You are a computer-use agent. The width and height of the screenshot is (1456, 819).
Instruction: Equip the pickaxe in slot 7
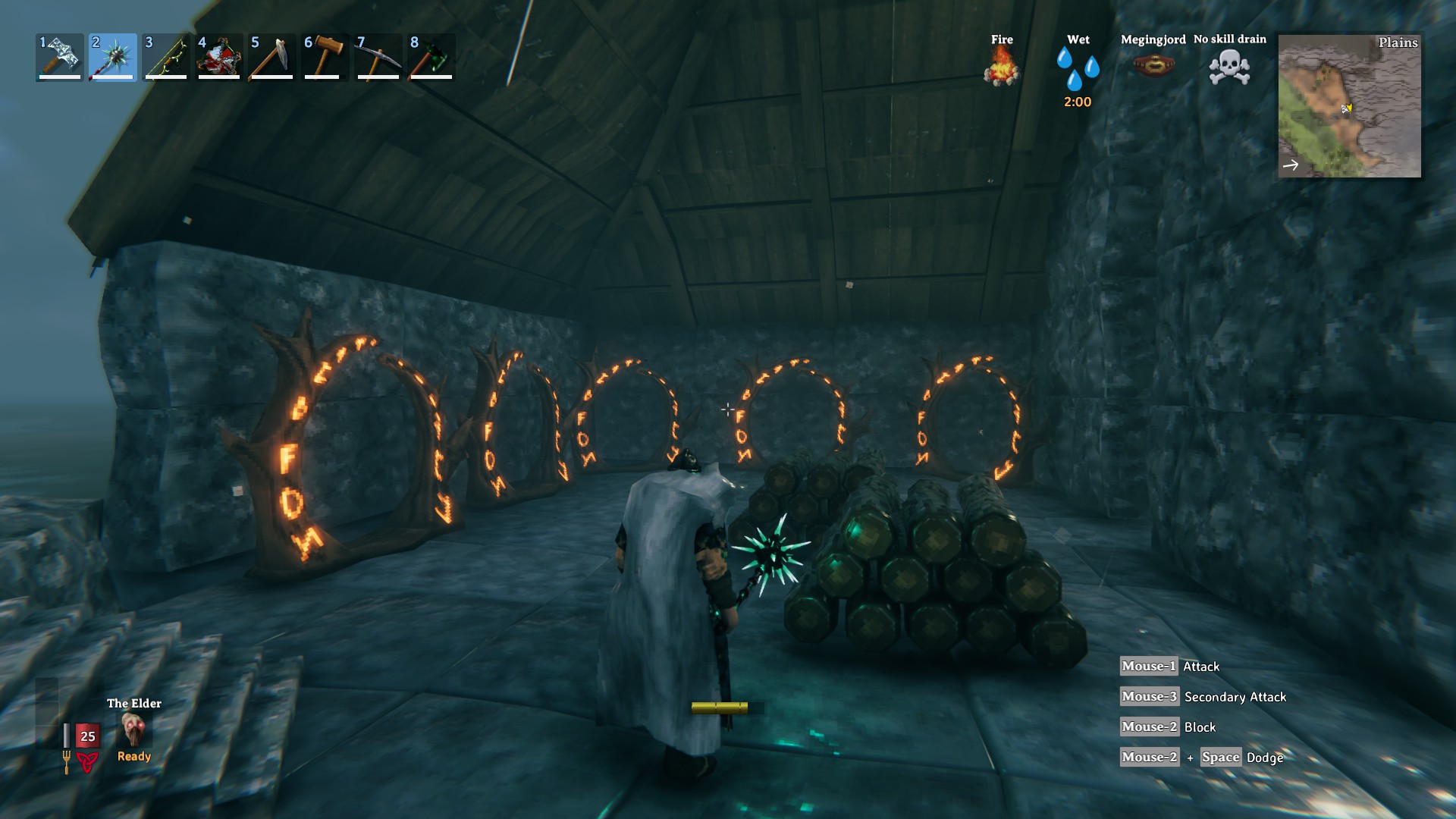378,57
